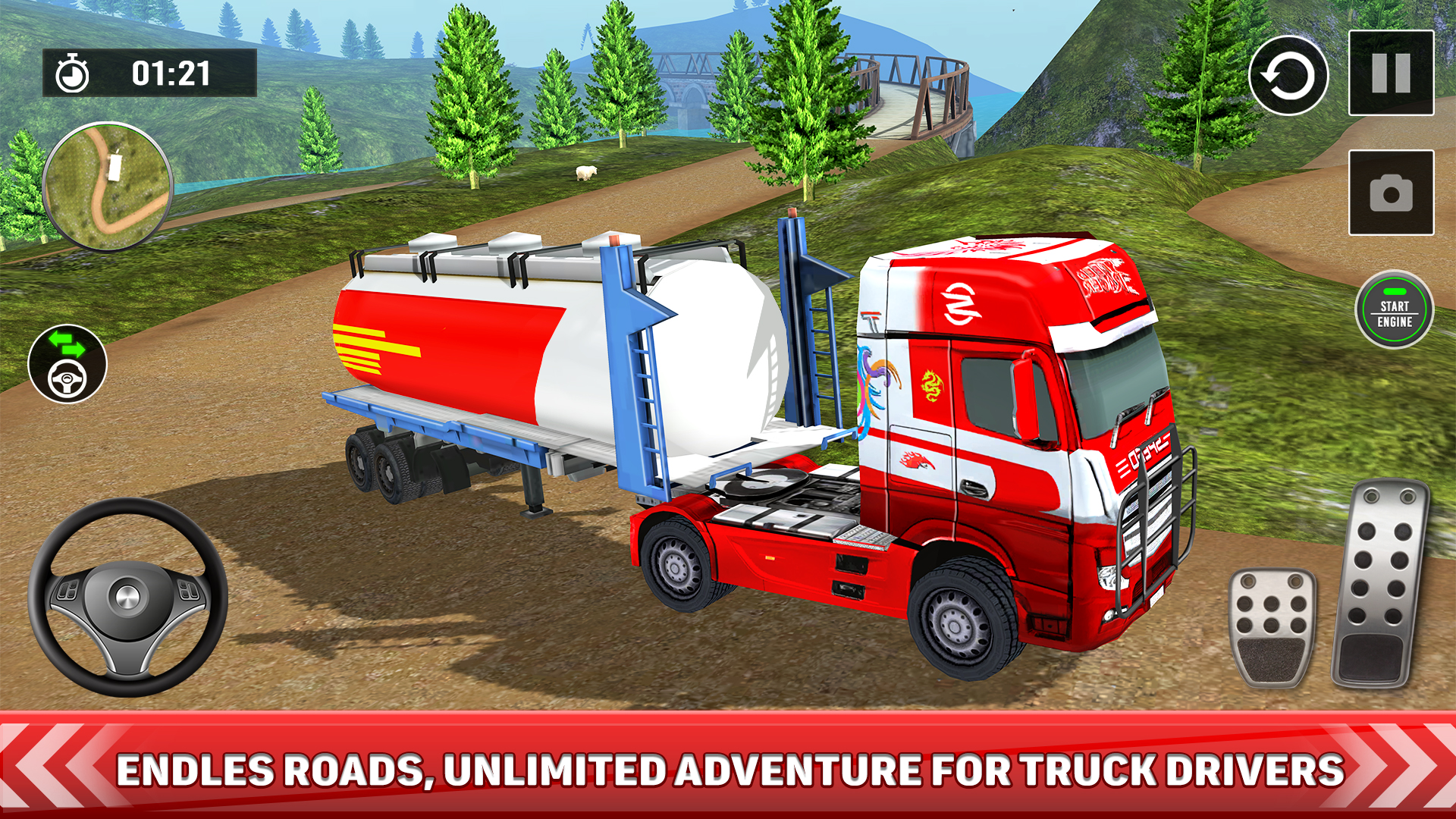Click the restart level icon
Image resolution: width=1456 pixels, height=819 pixels.
[x=1289, y=76]
